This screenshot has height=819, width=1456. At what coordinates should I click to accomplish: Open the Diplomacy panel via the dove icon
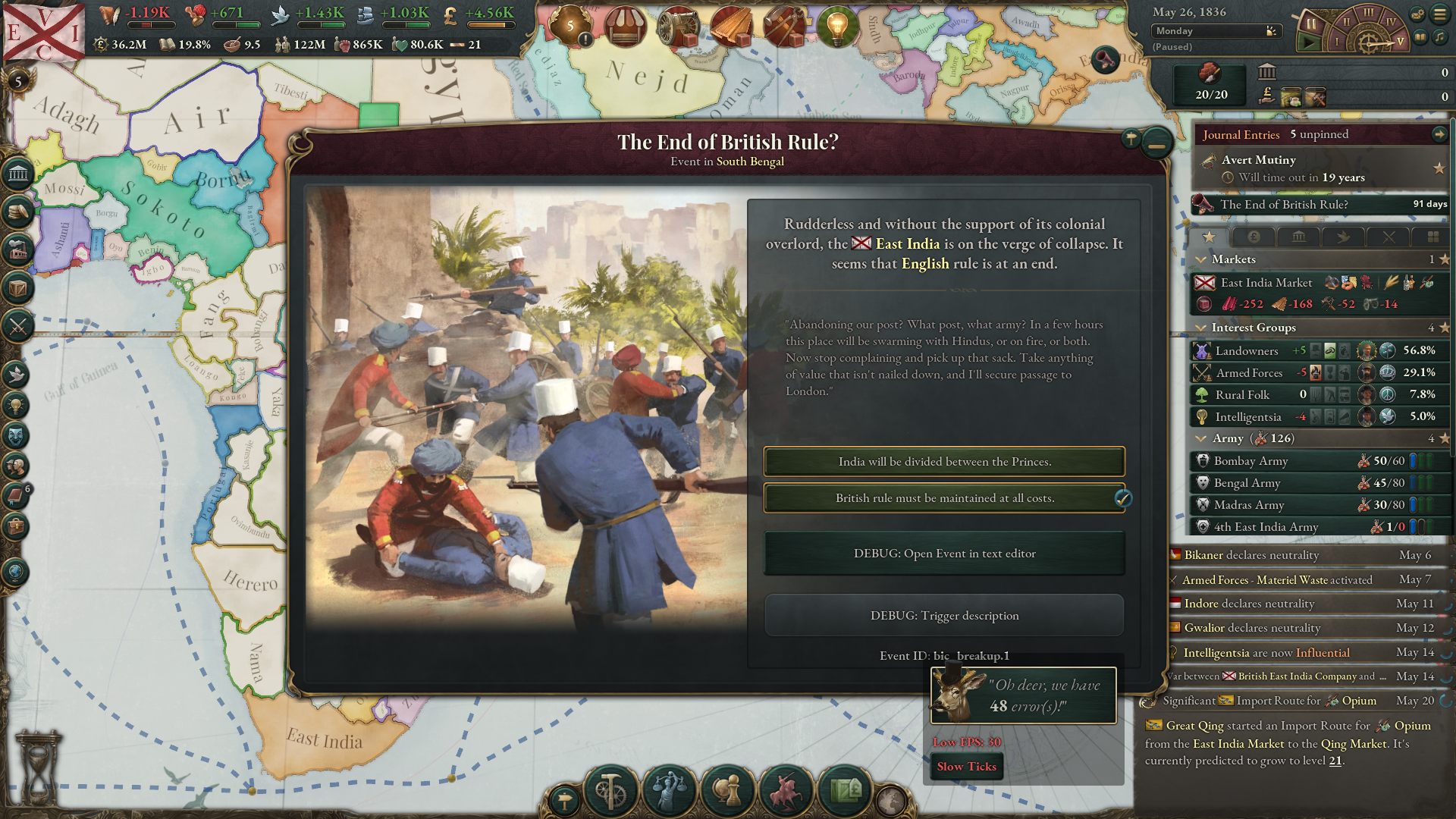pos(17,374)
